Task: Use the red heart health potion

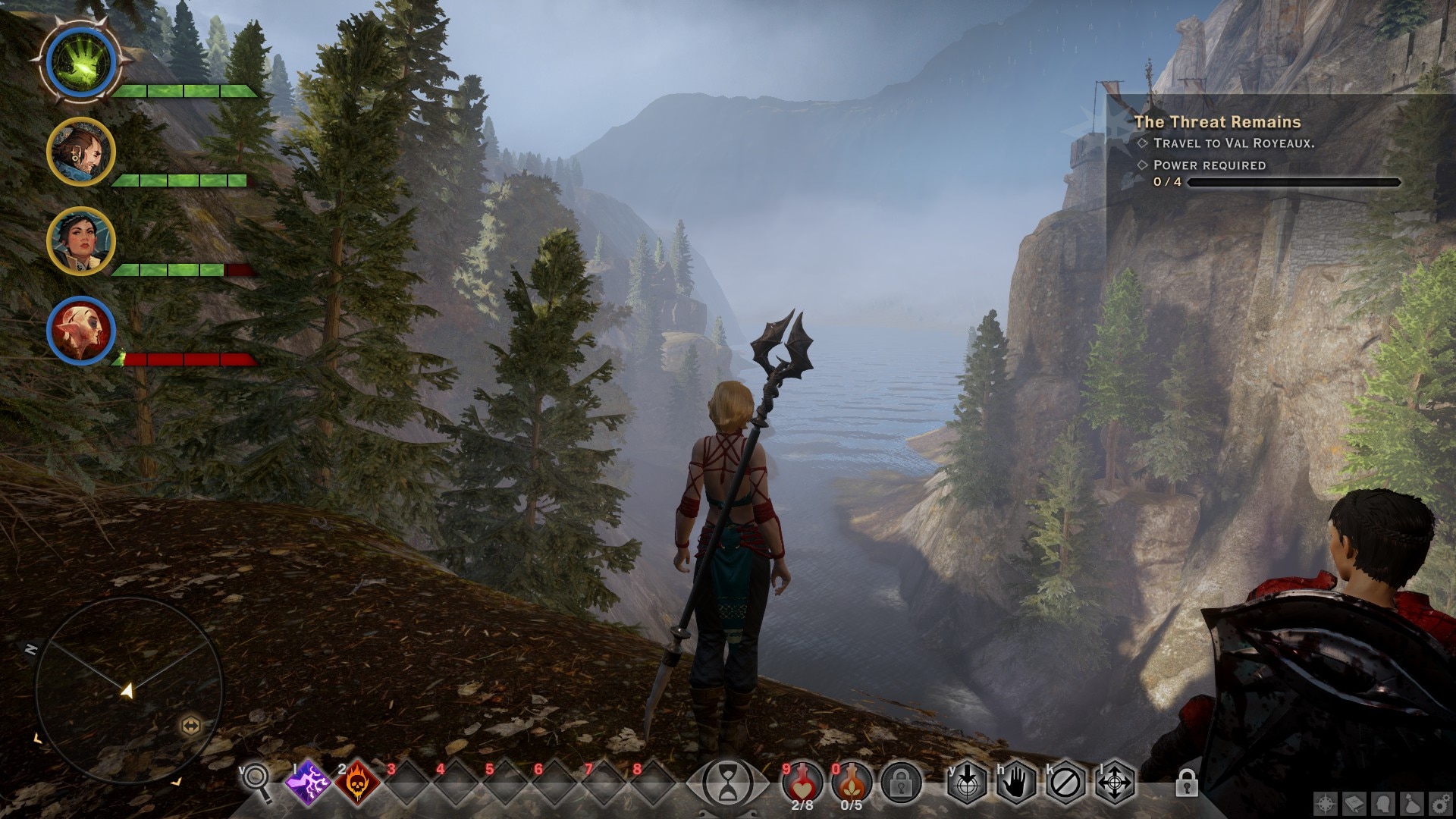Action: click(x=802, y=780)
